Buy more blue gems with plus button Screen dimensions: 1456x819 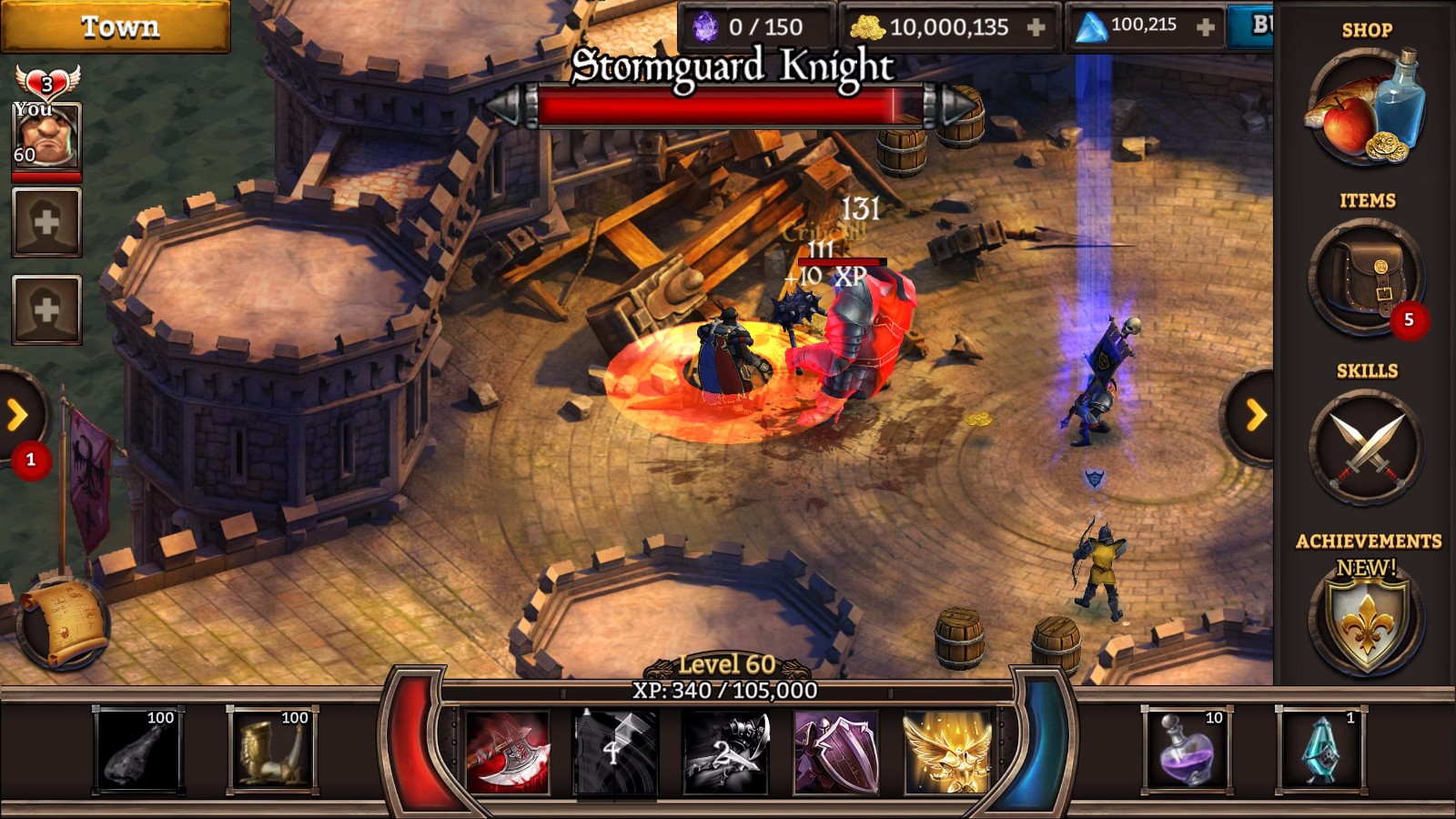[1206, 28]
